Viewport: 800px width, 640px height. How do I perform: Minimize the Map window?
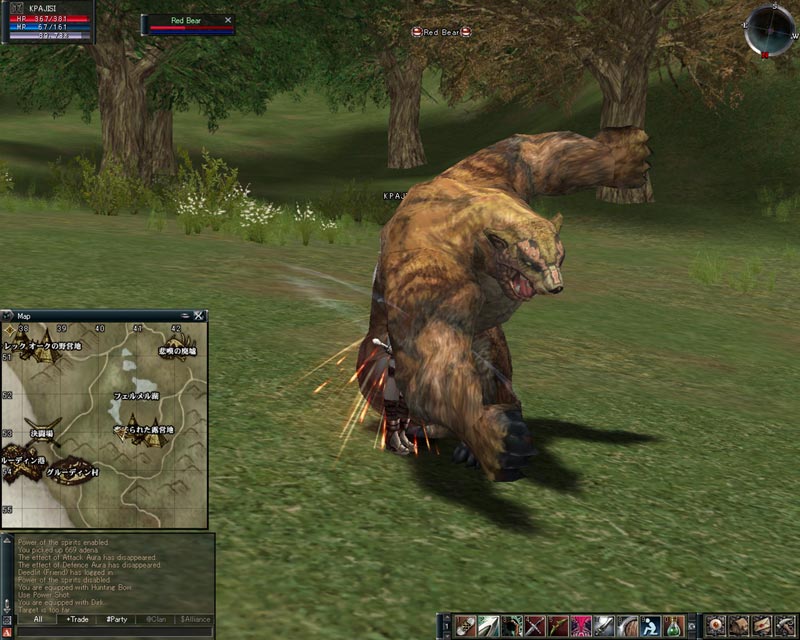185,316
